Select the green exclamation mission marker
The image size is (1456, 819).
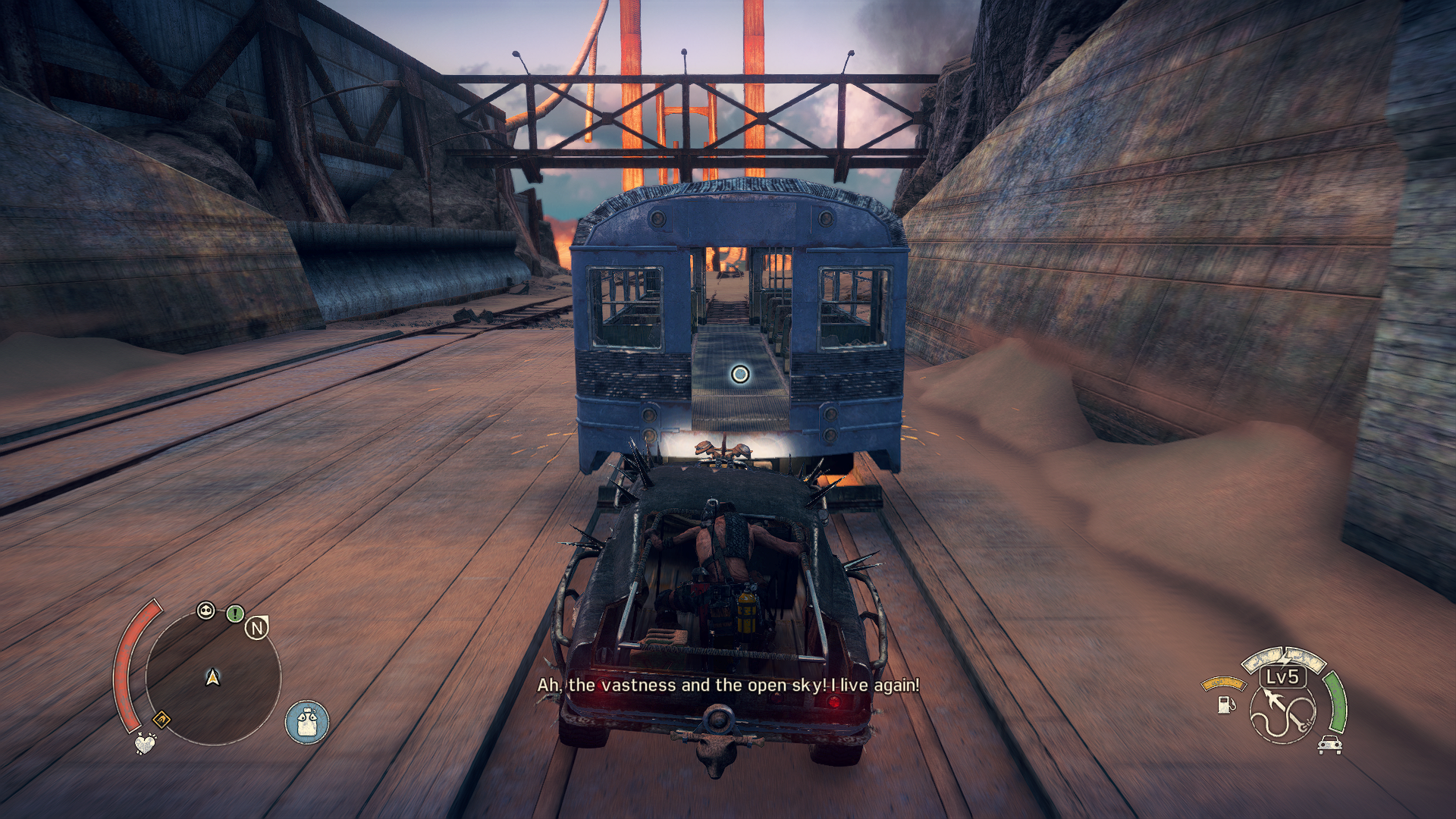tap(235, 613)
